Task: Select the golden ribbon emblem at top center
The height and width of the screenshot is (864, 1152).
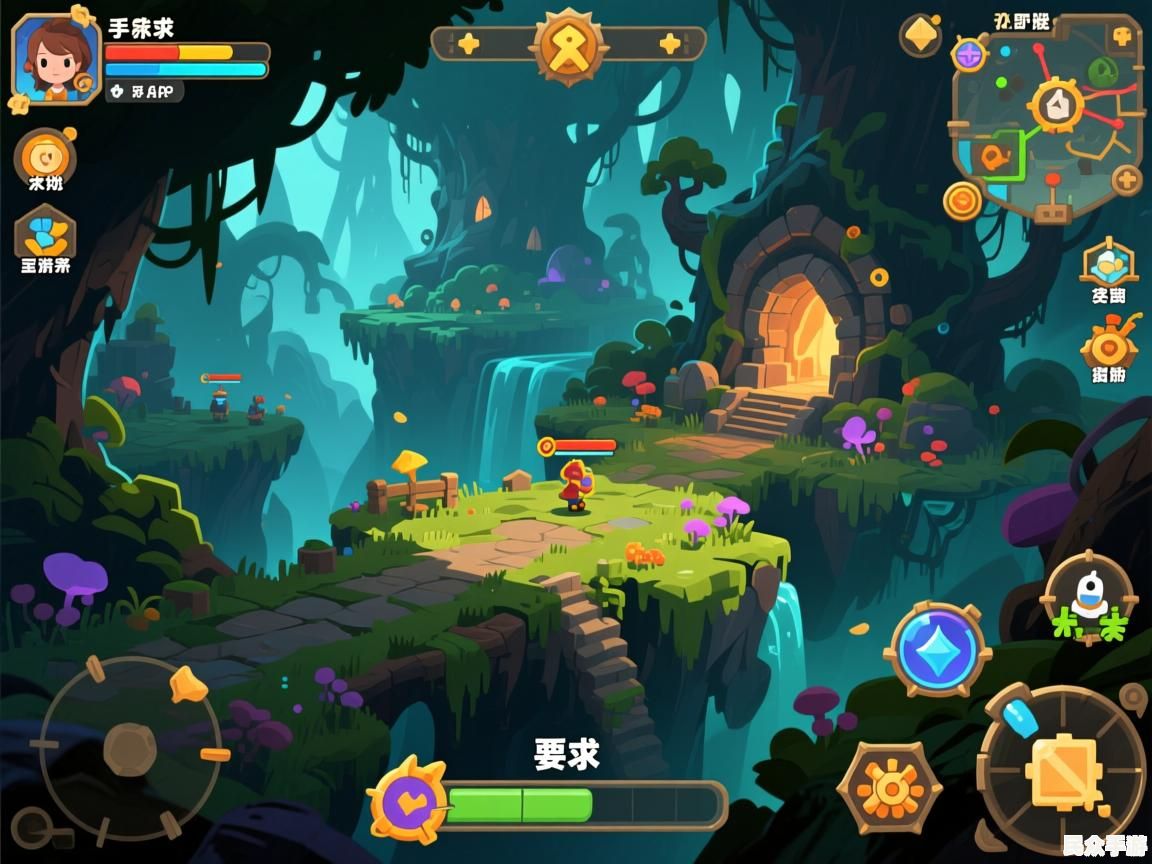Action: 569,44
